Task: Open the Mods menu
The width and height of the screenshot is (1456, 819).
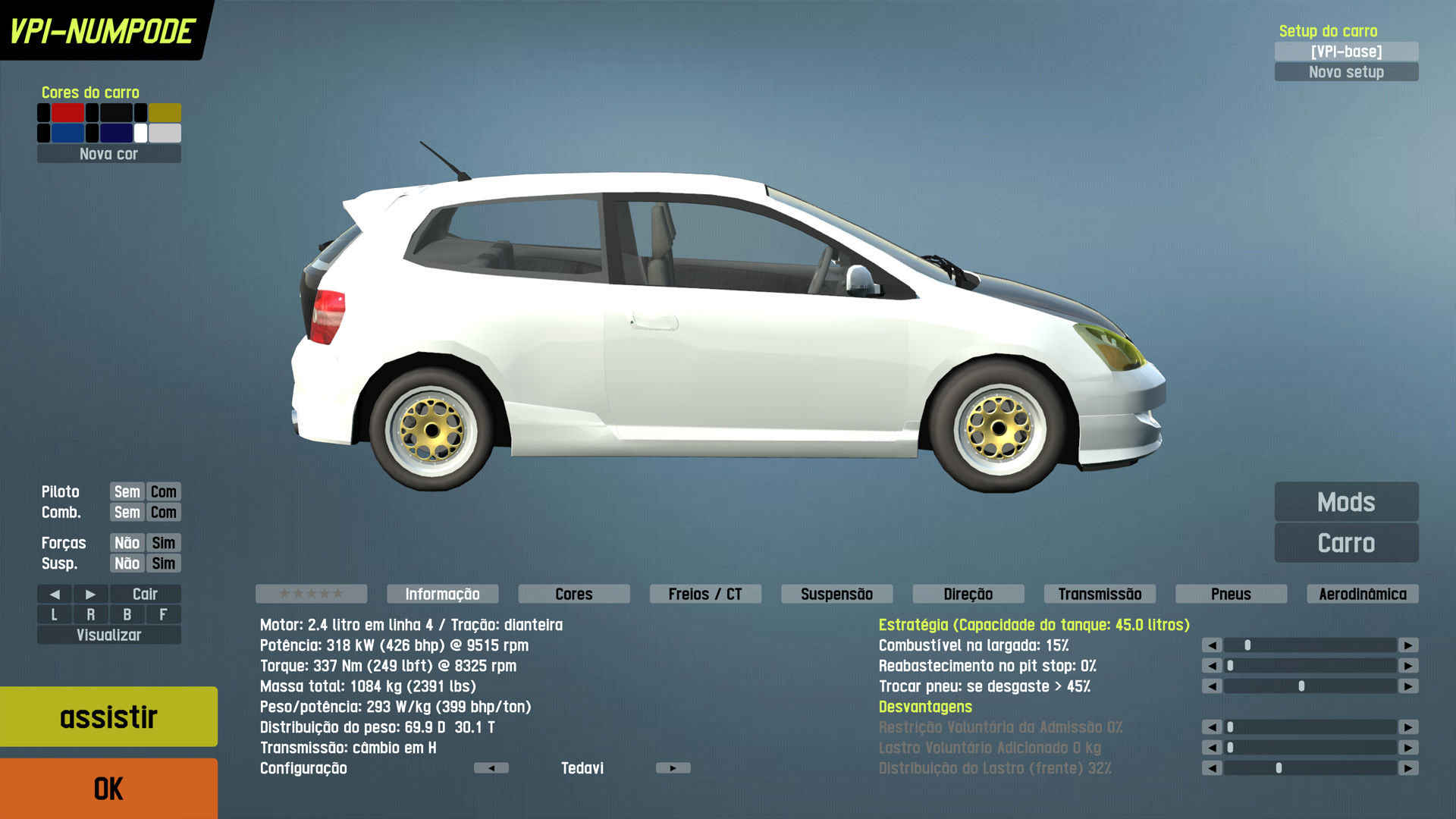Action: pyautogui.click(x=1346, y=502)
